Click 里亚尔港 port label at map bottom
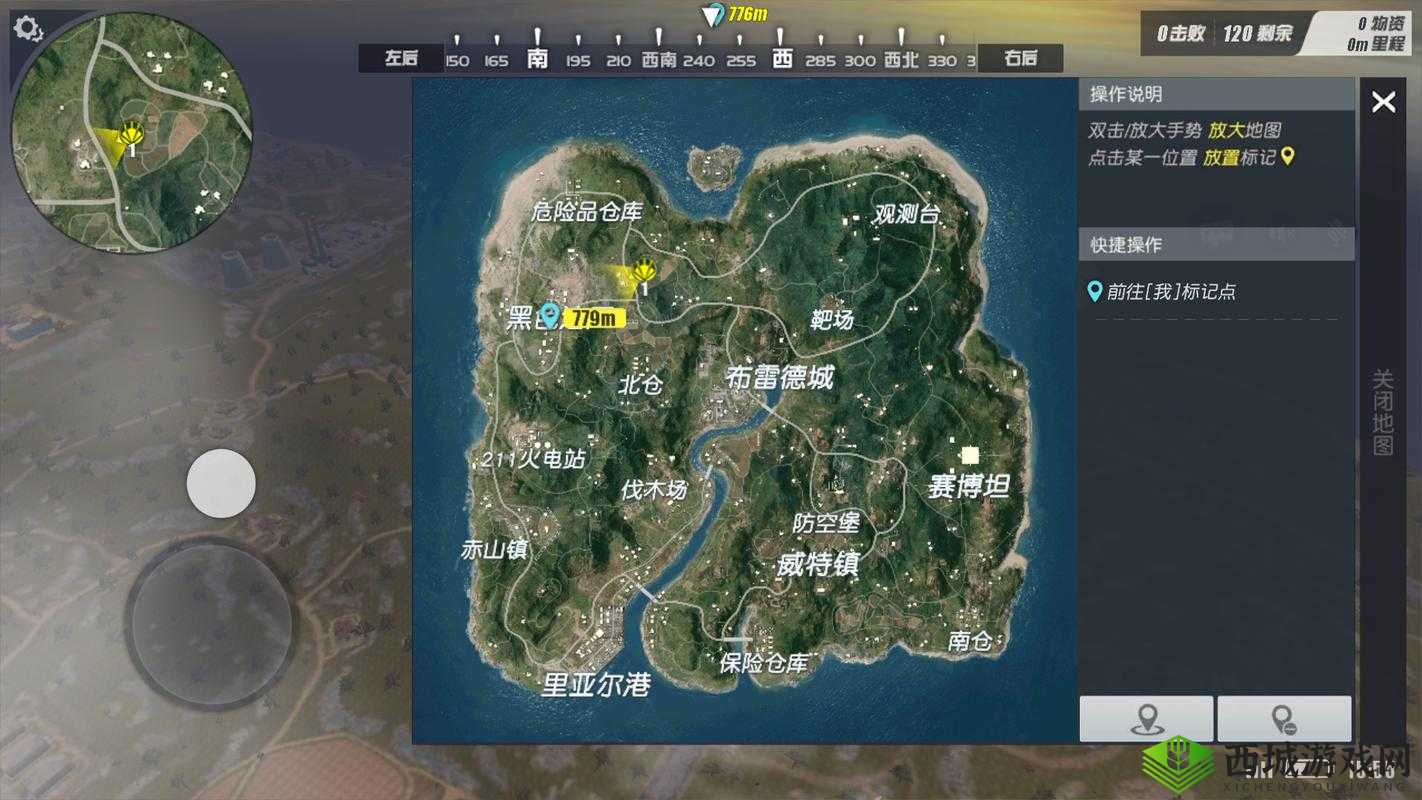 point(597,685)
